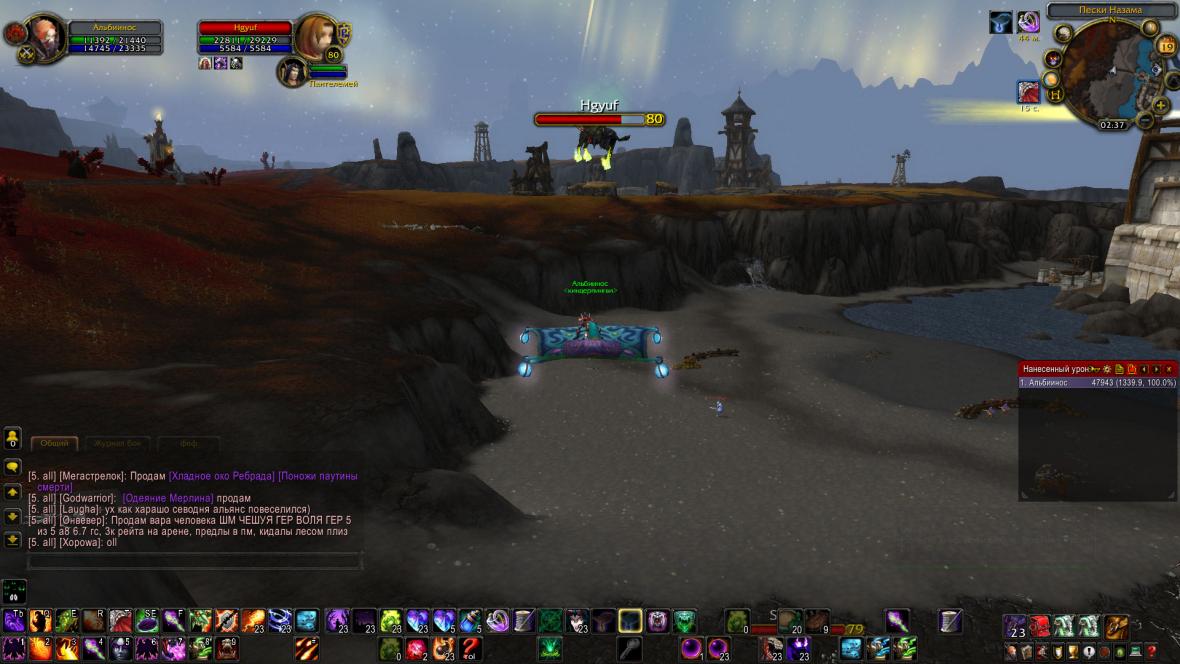
Task: Open the chat menu speech bubble button
Action: [x=13, y=467]
